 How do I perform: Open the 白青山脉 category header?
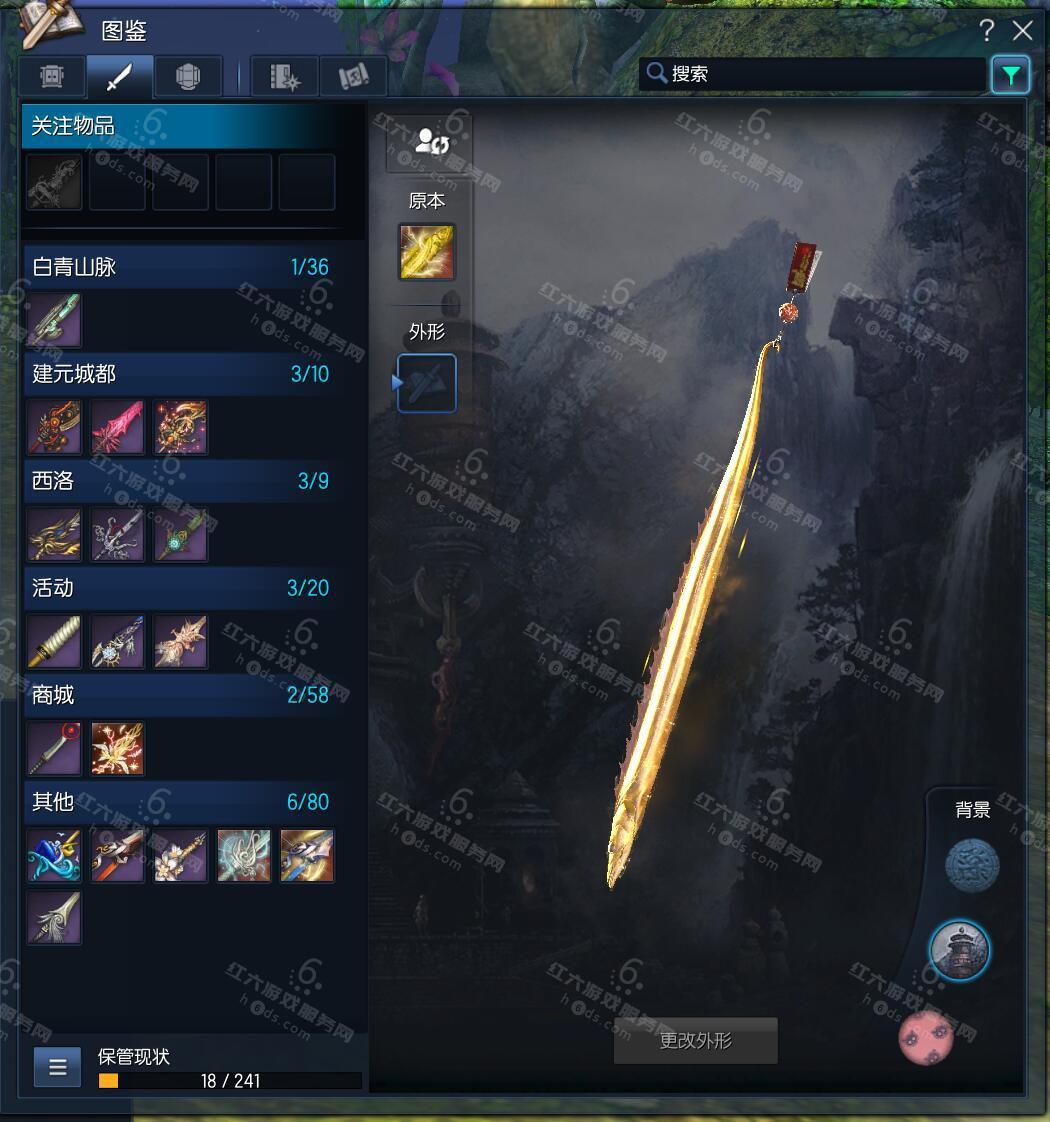pyautogui.click(x=180, y=267)
